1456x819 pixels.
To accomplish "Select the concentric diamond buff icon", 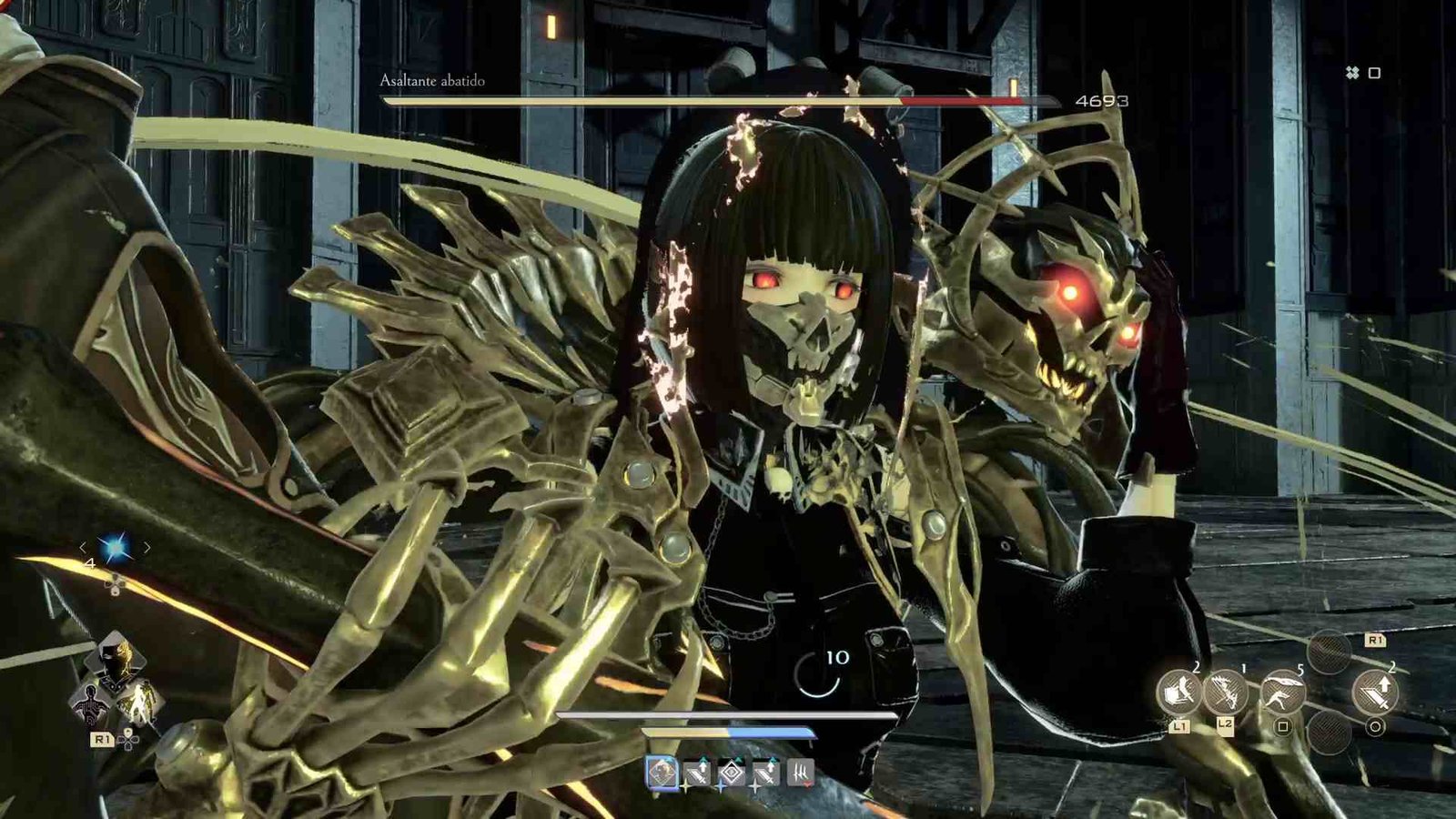I will tap(732, 773).
